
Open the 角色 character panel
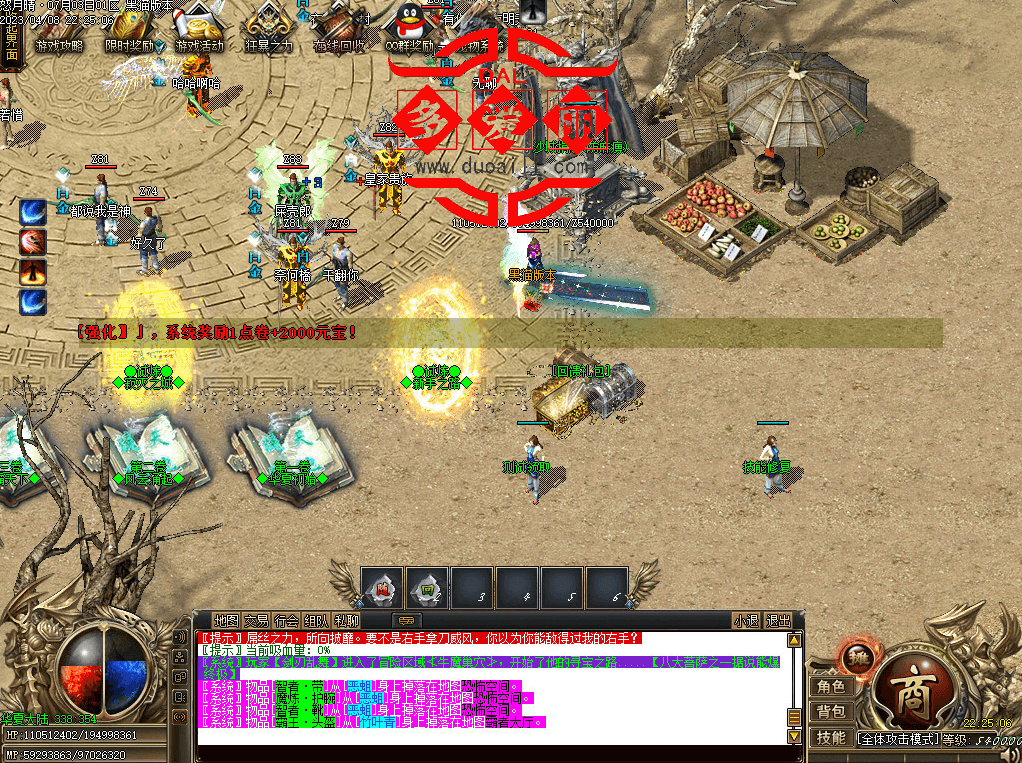point(831,686)
